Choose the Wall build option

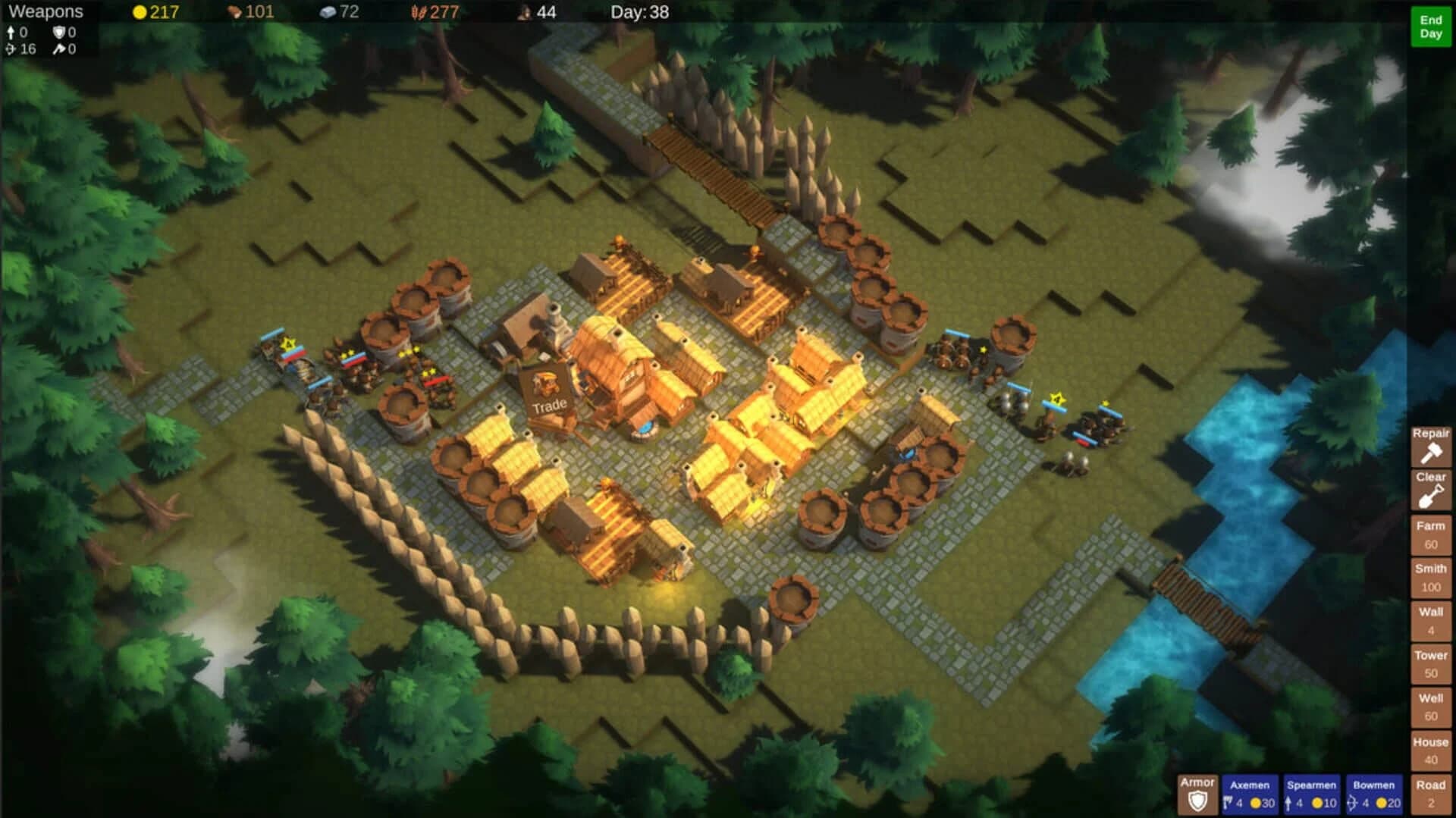pos(1430,620)
